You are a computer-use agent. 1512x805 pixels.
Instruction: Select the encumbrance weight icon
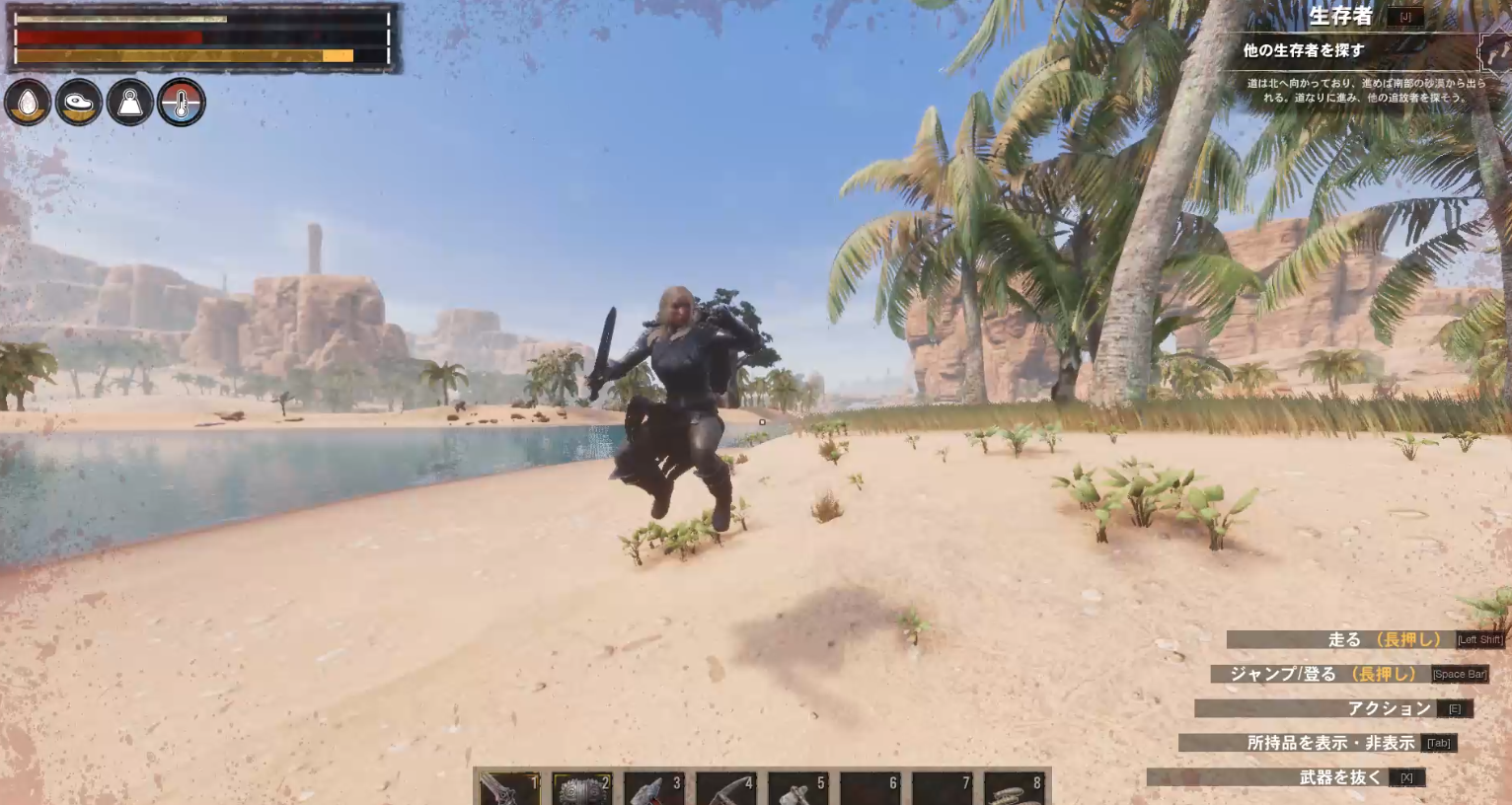coord(130,100)
